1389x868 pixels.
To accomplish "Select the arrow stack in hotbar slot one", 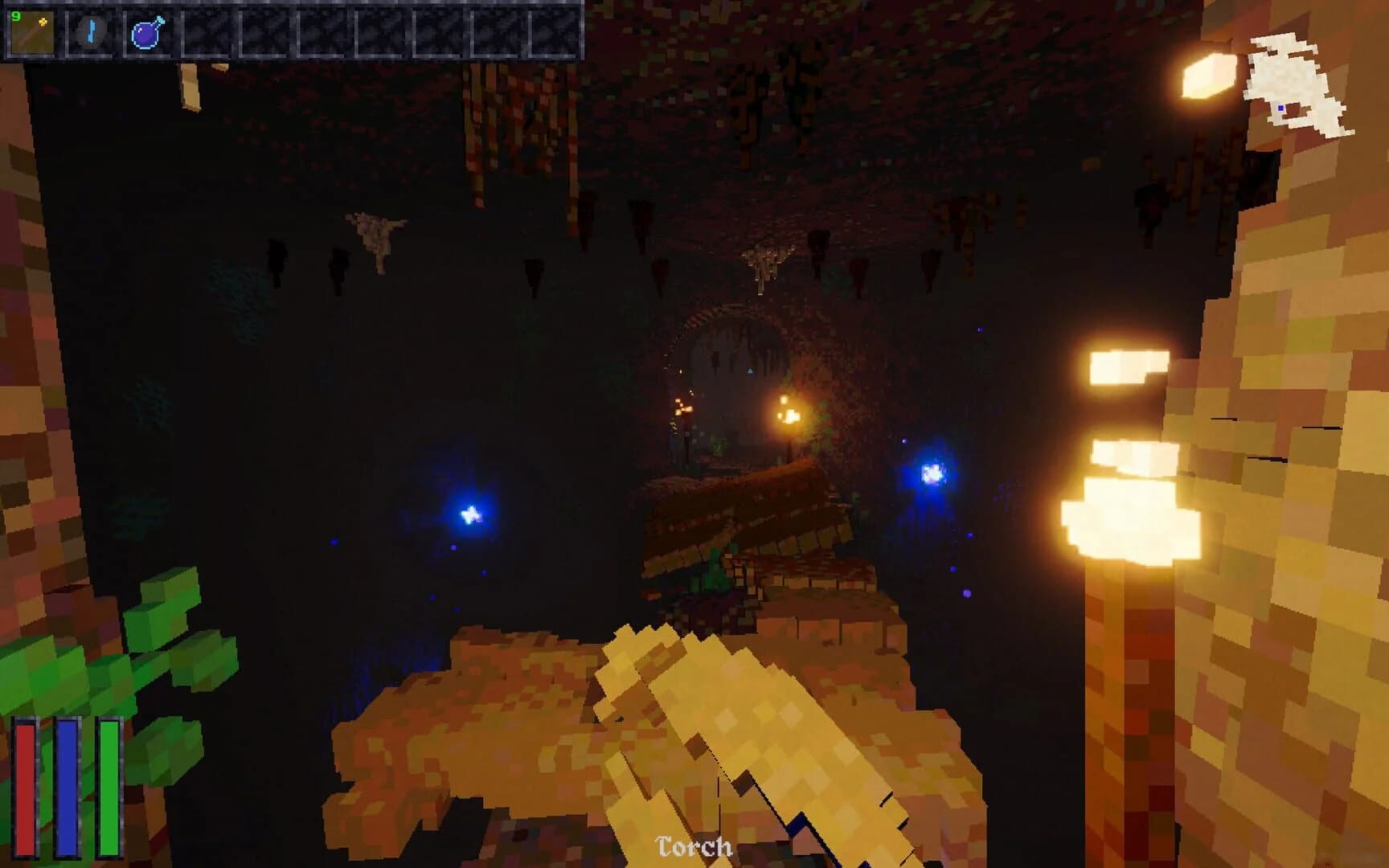I will [31, 34].
